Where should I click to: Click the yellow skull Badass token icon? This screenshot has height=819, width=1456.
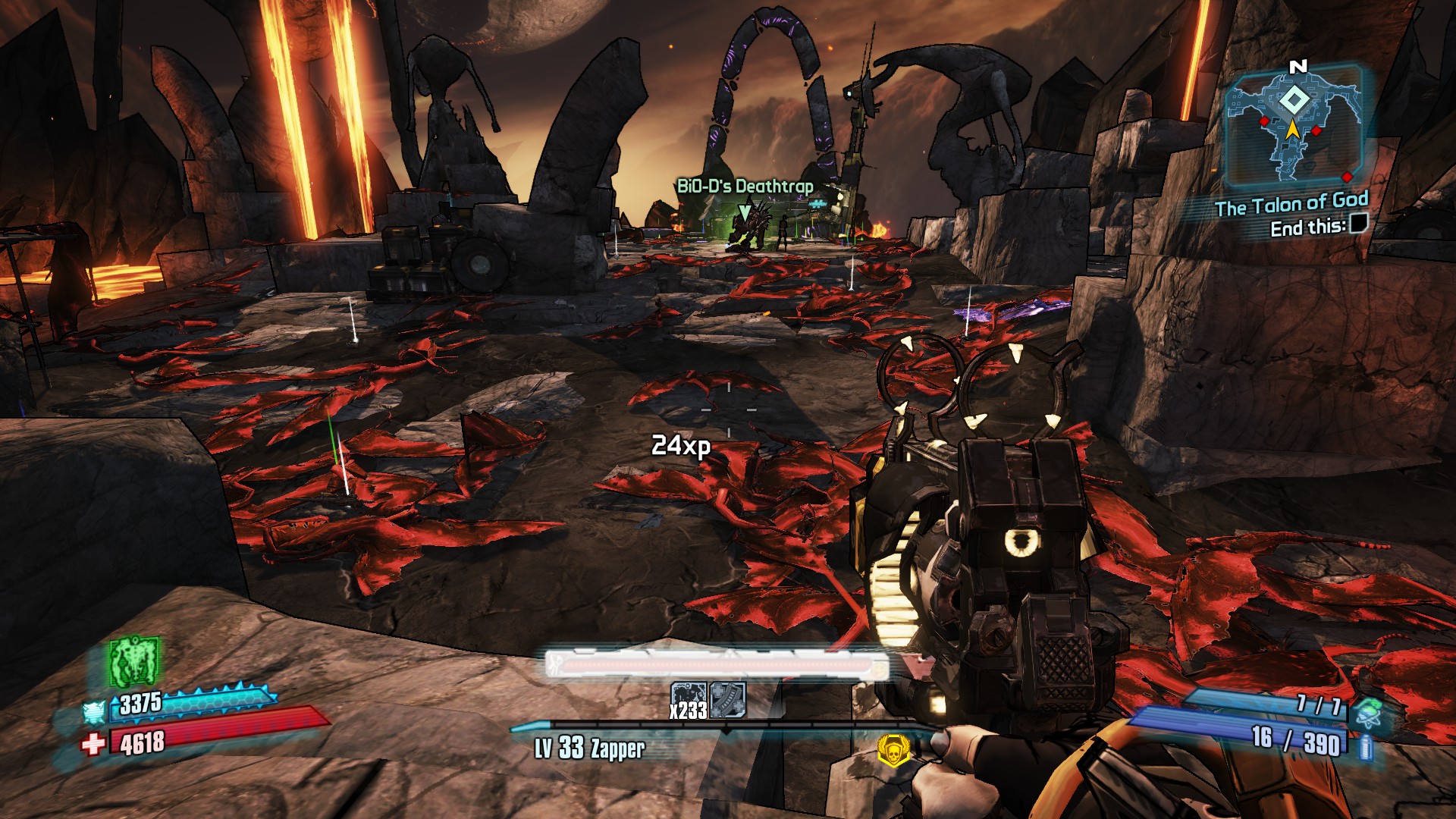point(894,750)
